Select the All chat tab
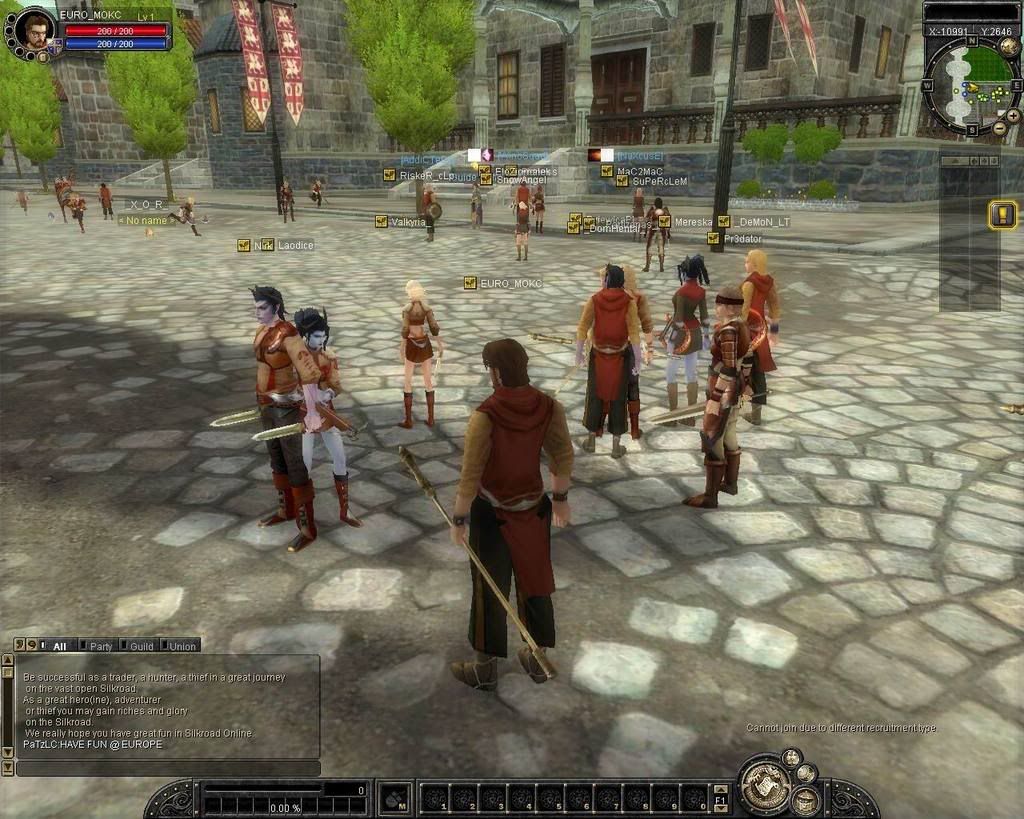This screenshot has height=819, width=1024. coord(58,646)
